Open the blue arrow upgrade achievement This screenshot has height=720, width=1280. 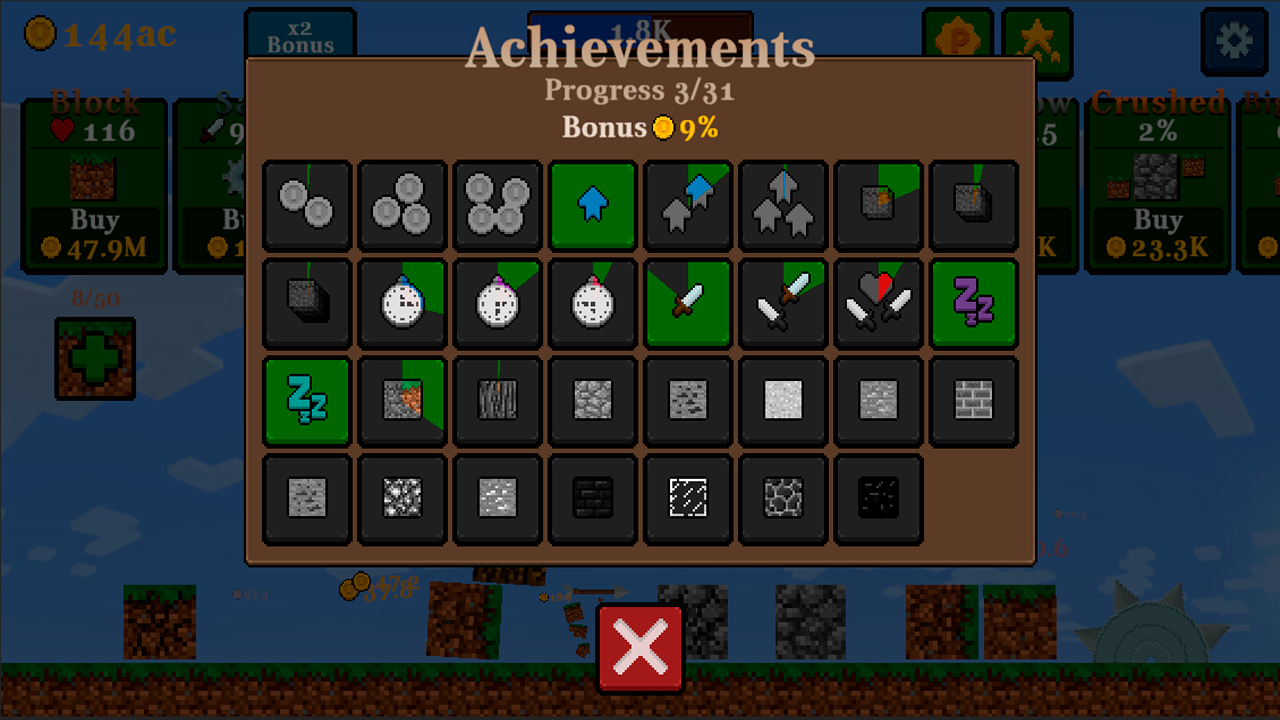pyautogui.click(x=592, y=205)
